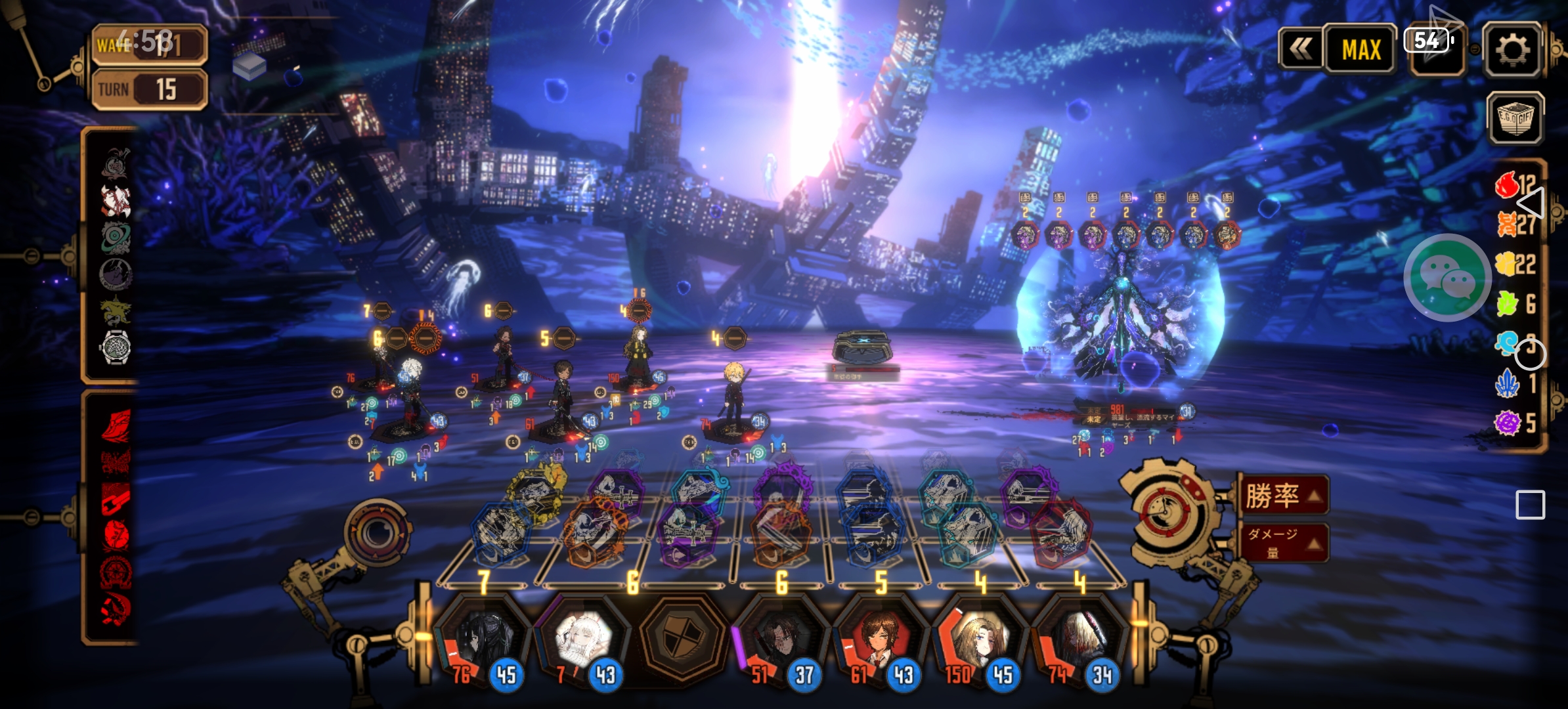The image size is (1568, 709).
Task: Tap the Android recent apps square
Action: 1530,505
